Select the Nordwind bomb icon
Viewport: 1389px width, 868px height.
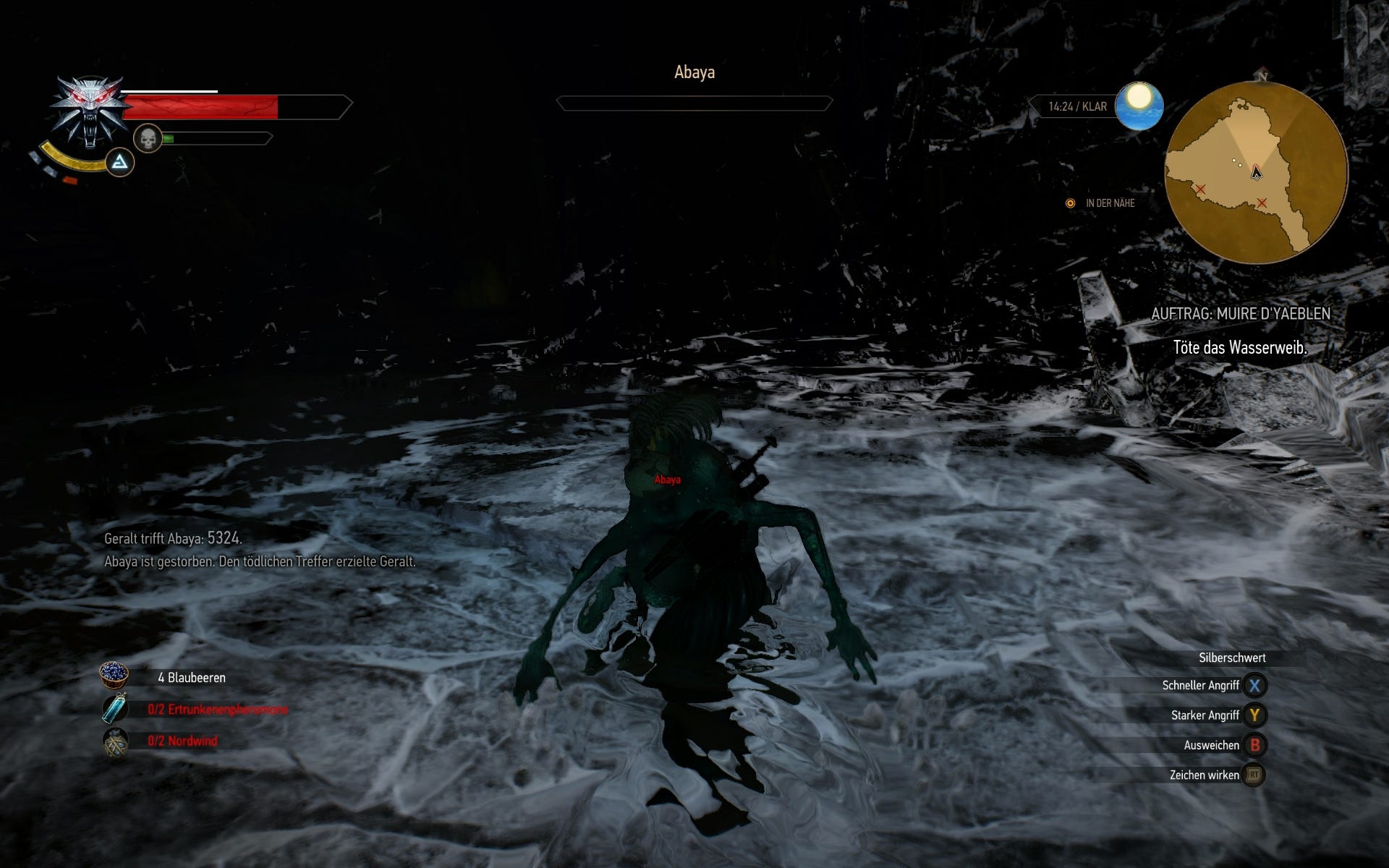point(114,741)
